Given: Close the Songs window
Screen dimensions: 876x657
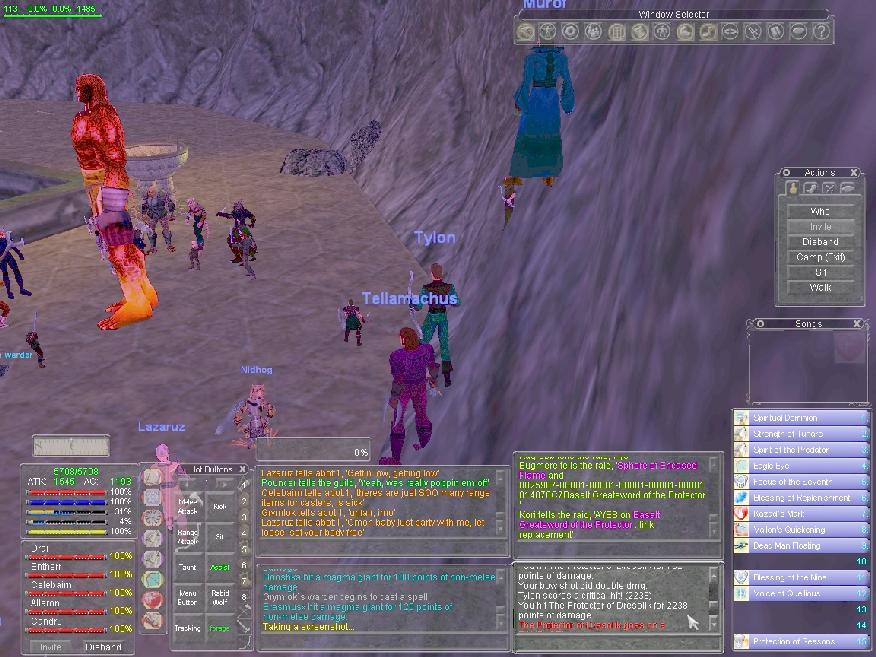Looking at the screenshot, I should [856, 324].
